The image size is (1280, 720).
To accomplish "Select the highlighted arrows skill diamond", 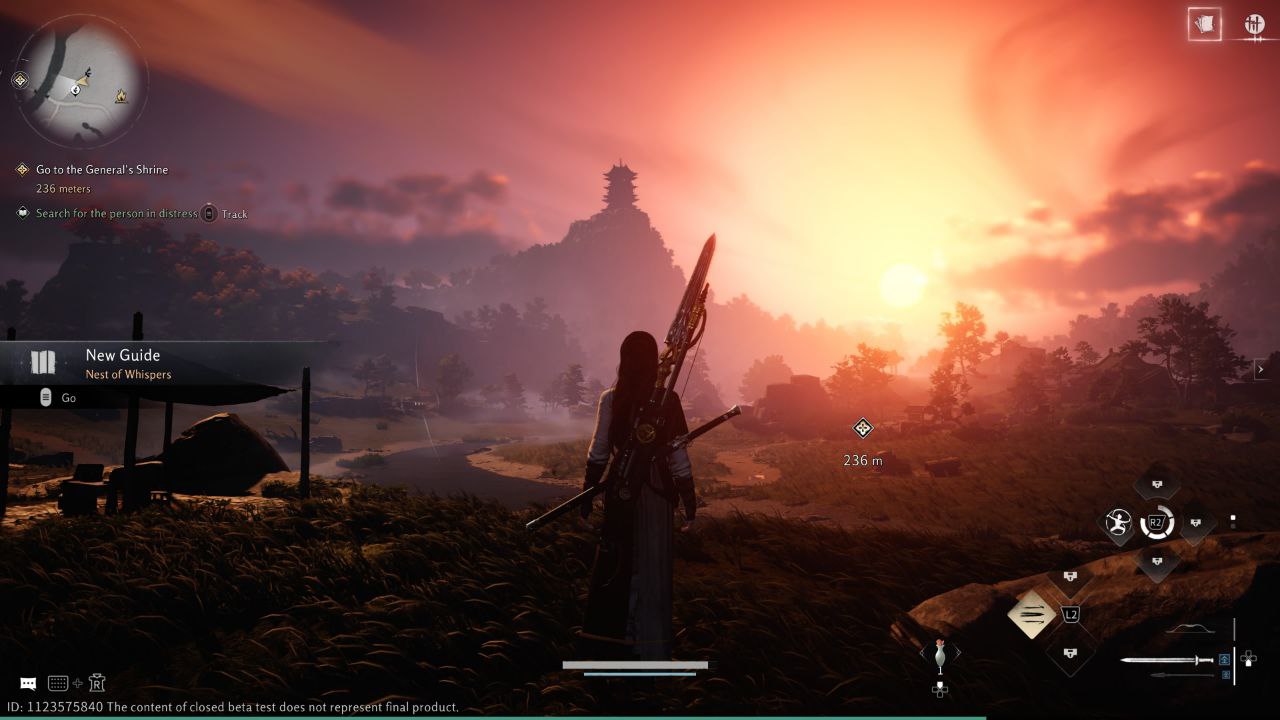I will click(1032, 613).
